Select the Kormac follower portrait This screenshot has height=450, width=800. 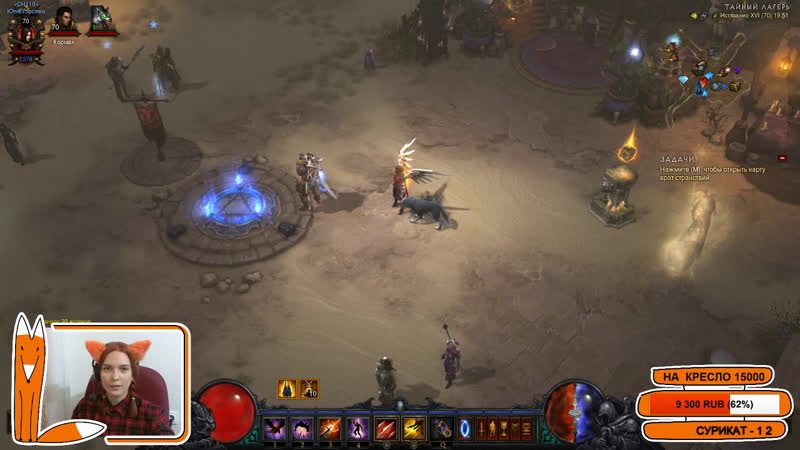point(63,19)
